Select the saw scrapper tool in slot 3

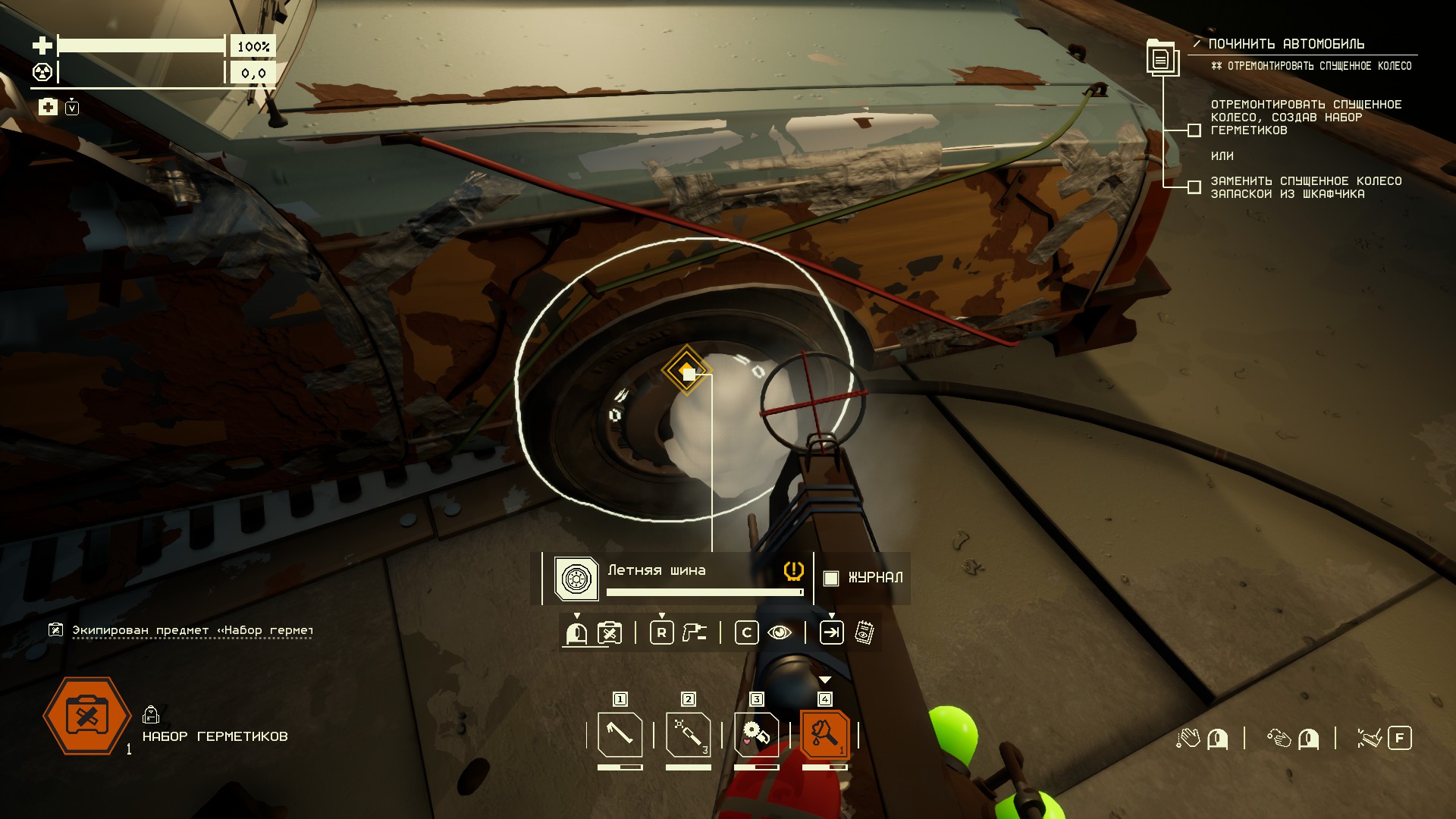756,734
